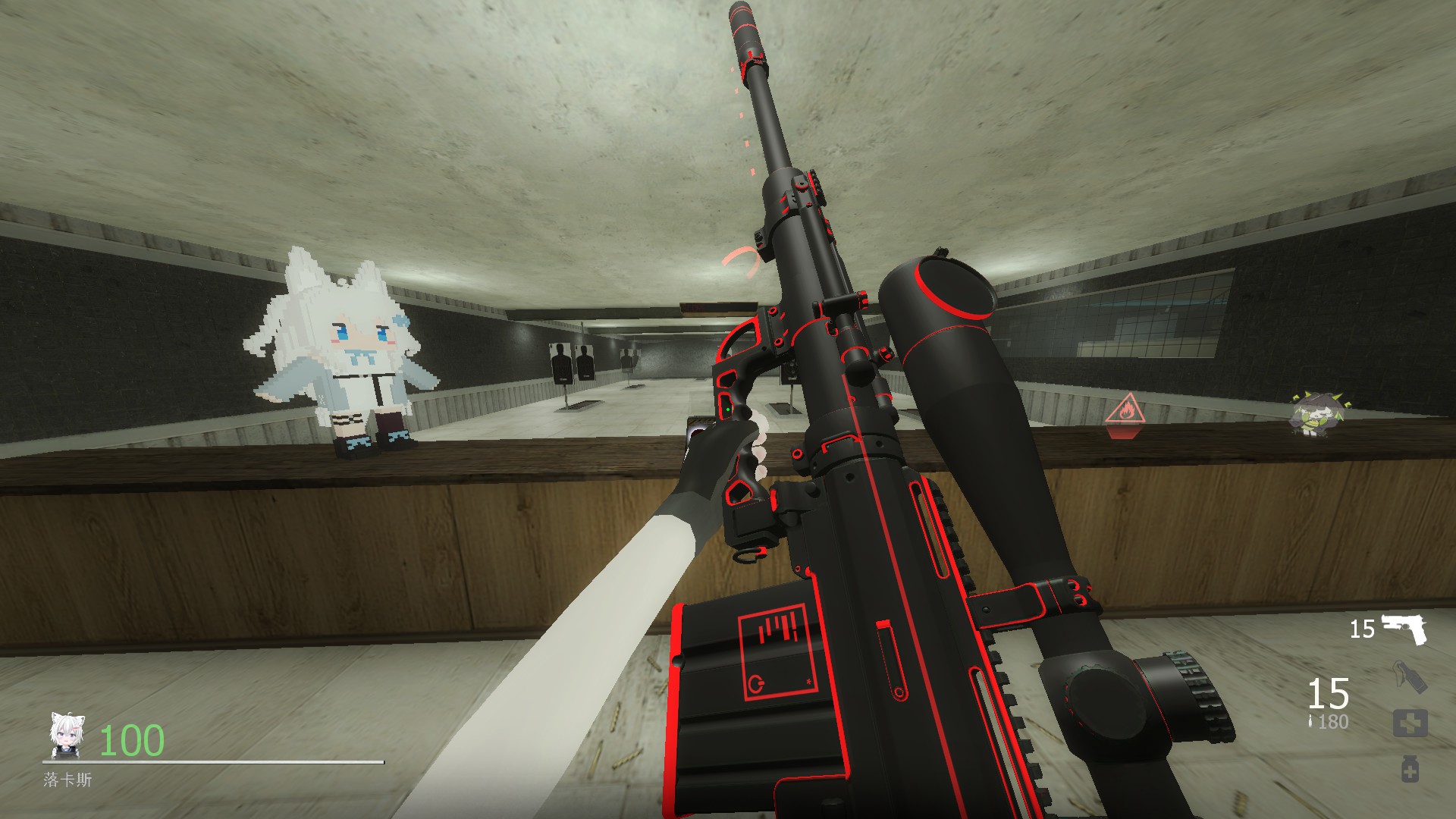The image size is (1456, 819).
Task: Select the first aid kit slot
Action: pyautogui.click(x=1410, y=723)
